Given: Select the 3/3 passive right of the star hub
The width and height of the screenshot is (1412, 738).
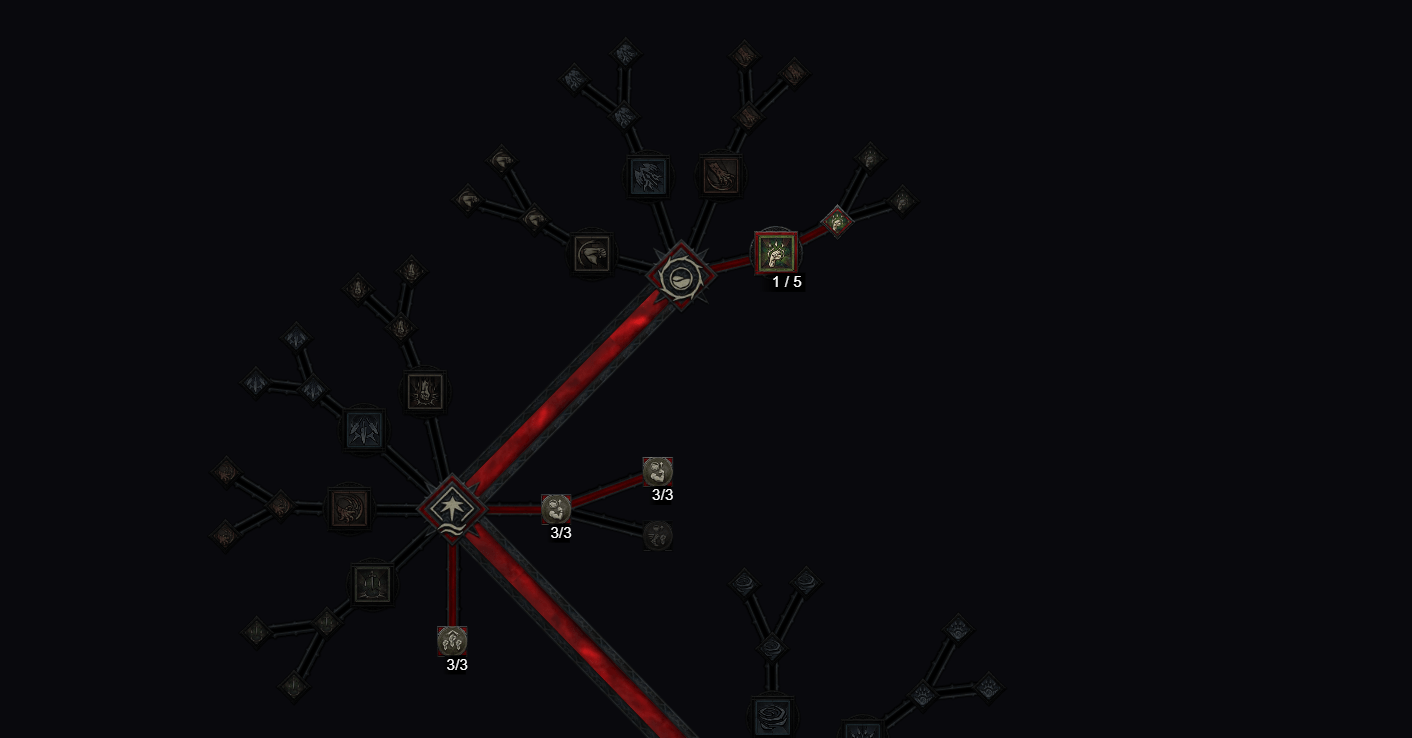Looking at the screenshot, I should pos(557,510).
